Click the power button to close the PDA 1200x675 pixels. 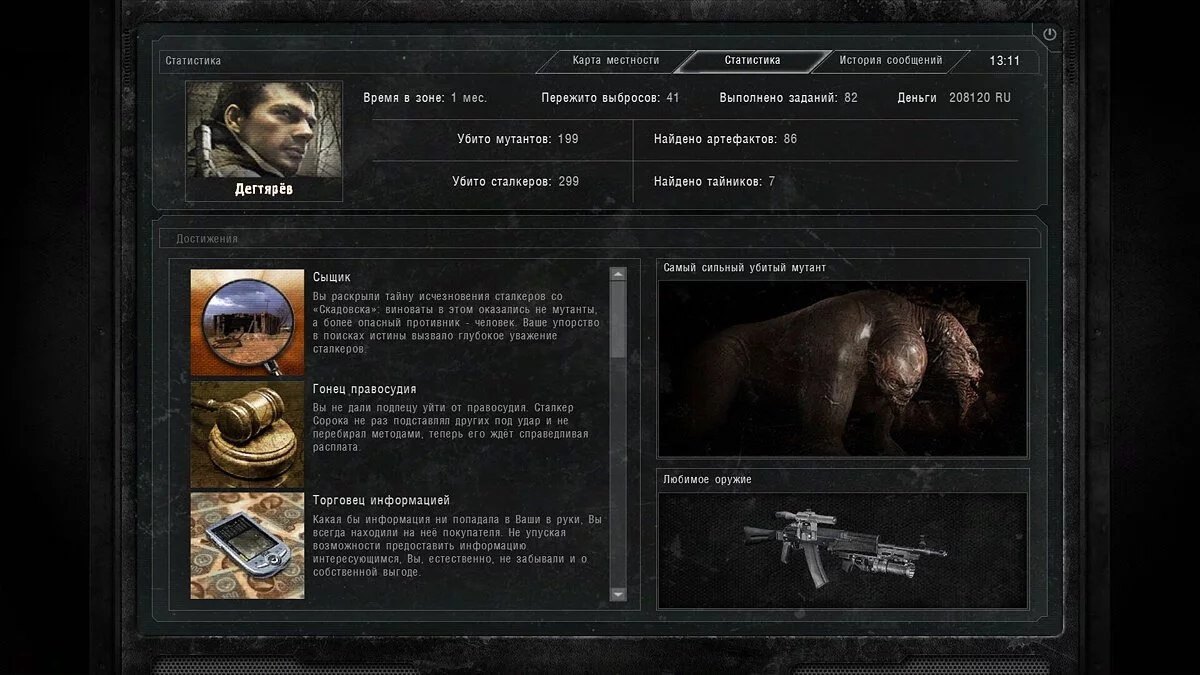click(1049, 34)
